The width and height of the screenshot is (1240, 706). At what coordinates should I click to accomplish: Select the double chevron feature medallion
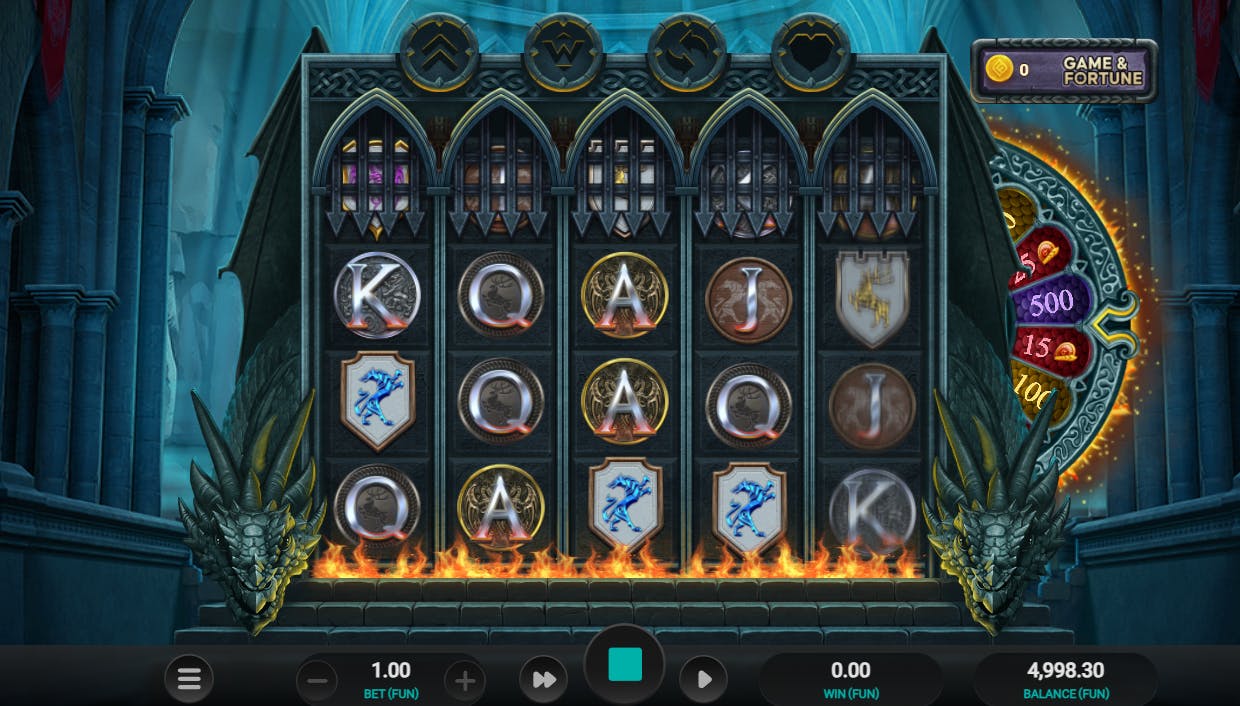(438, 52)
